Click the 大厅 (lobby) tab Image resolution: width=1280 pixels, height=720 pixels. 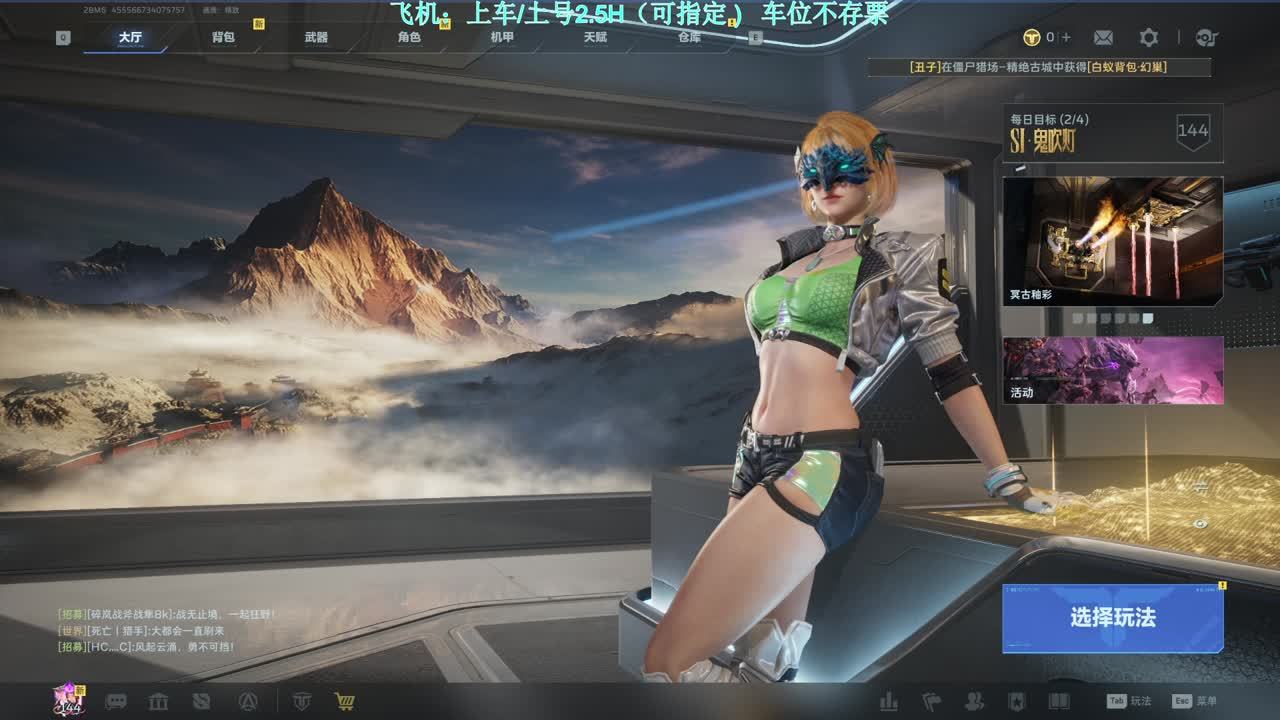click(130, 38)
